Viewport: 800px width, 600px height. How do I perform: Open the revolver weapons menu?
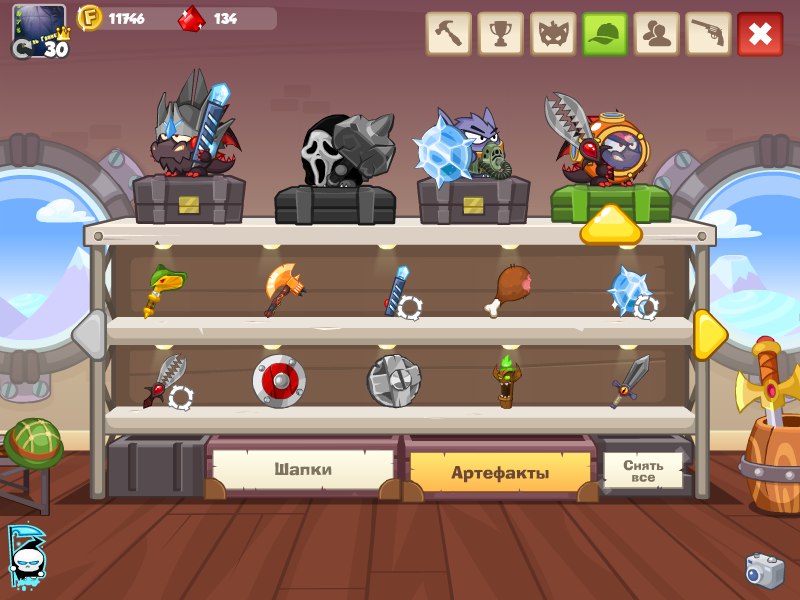[x=709, y=34]
